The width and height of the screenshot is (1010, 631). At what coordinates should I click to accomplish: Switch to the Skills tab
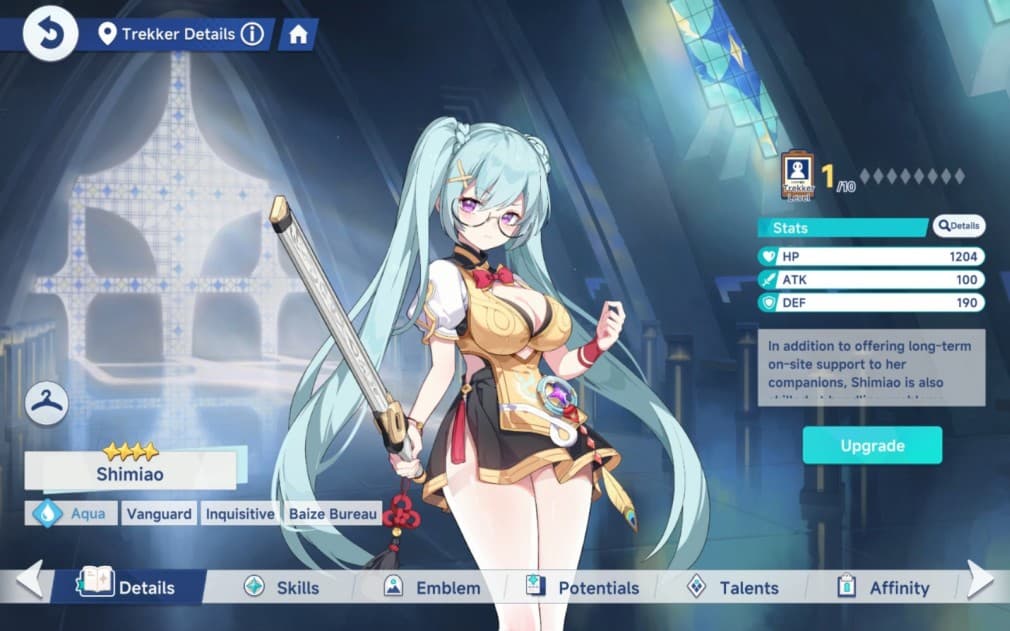pyautogui.click(x=282, y=587)
